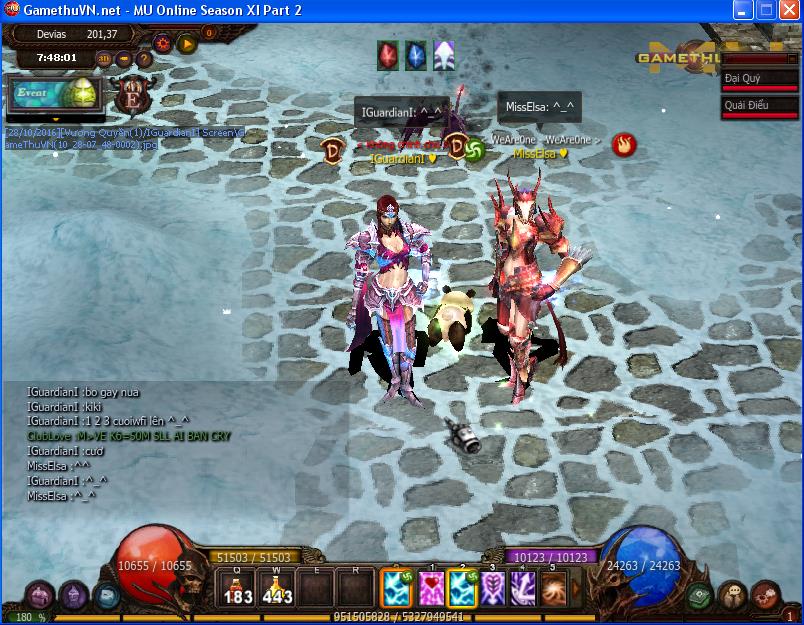Activate the purple claw skill in slot 4

[x=523, y=588]
